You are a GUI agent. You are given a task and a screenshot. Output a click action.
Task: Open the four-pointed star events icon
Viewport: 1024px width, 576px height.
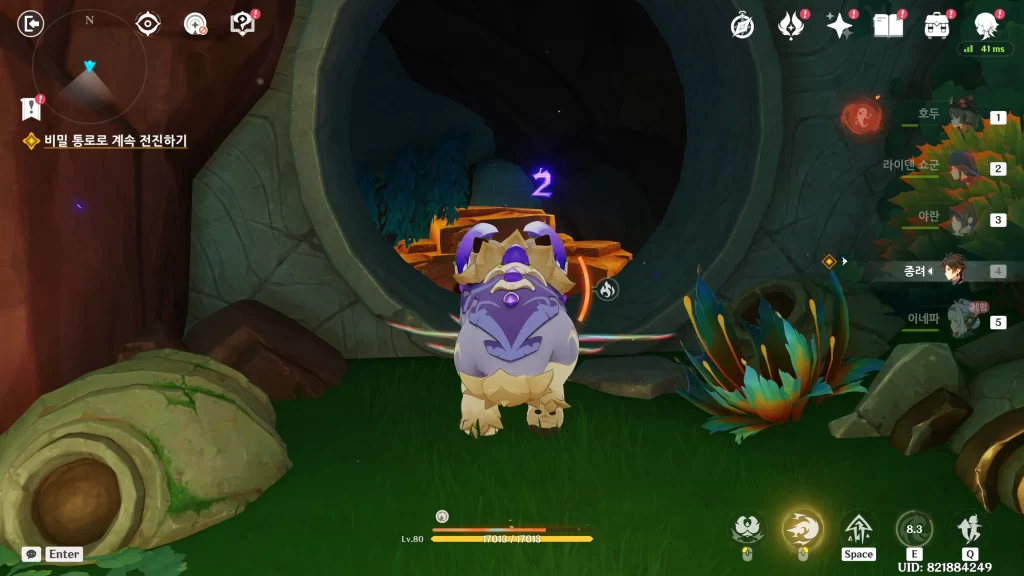point(839,26)
